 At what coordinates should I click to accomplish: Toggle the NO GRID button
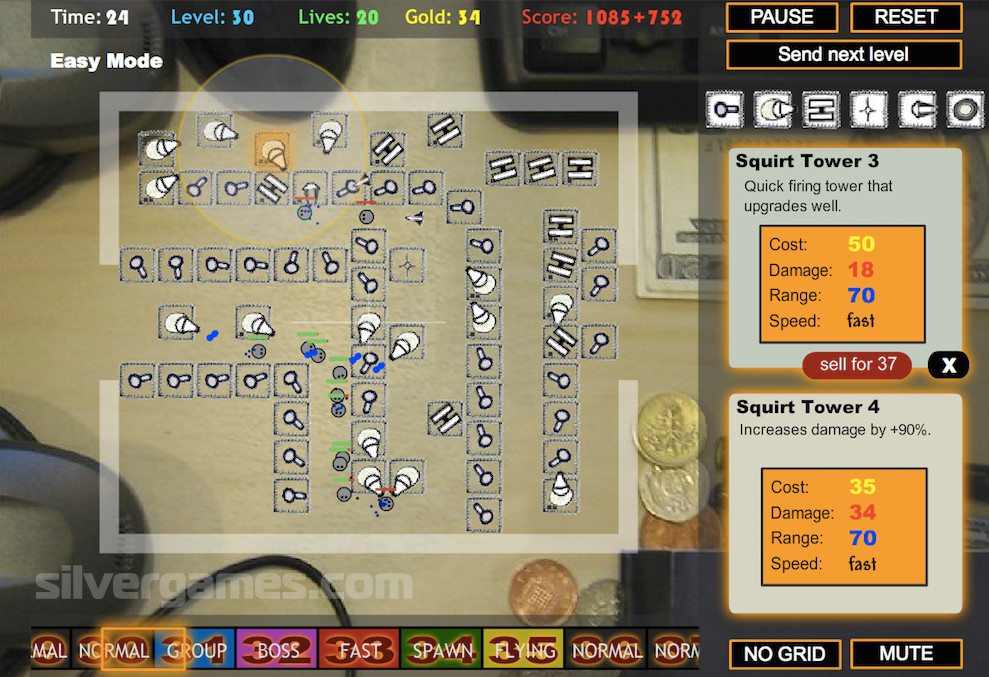(x=784, y=654)
